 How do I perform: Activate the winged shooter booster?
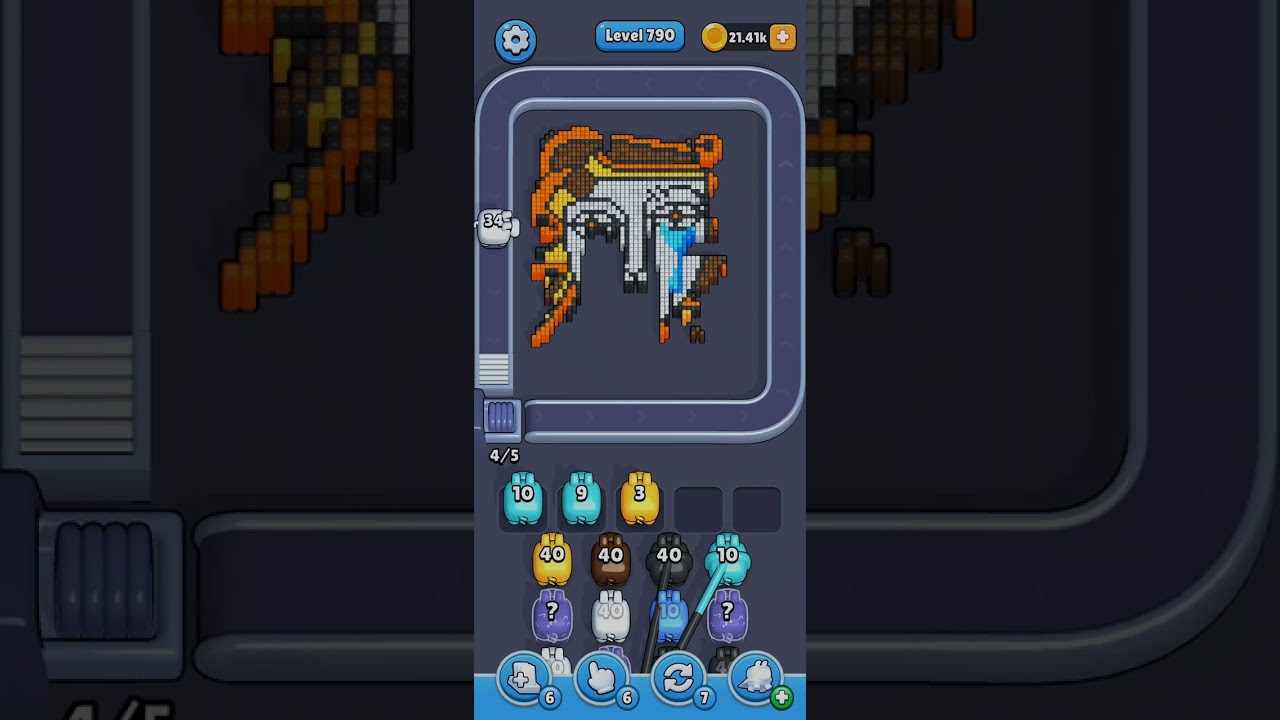[x=757, y=680]
